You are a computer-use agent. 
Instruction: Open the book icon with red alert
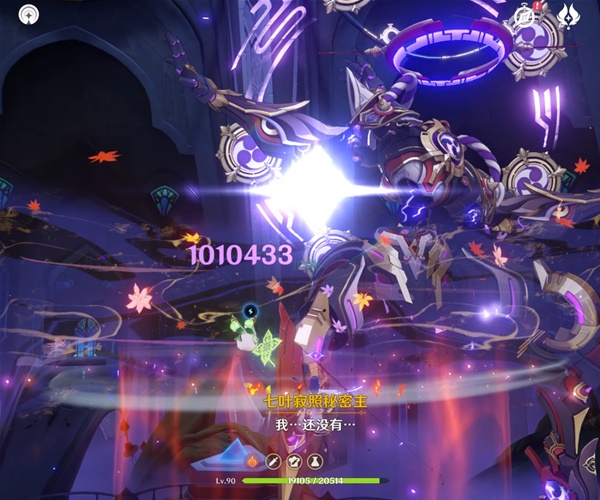pyautogui.click(x=525, y=14)
